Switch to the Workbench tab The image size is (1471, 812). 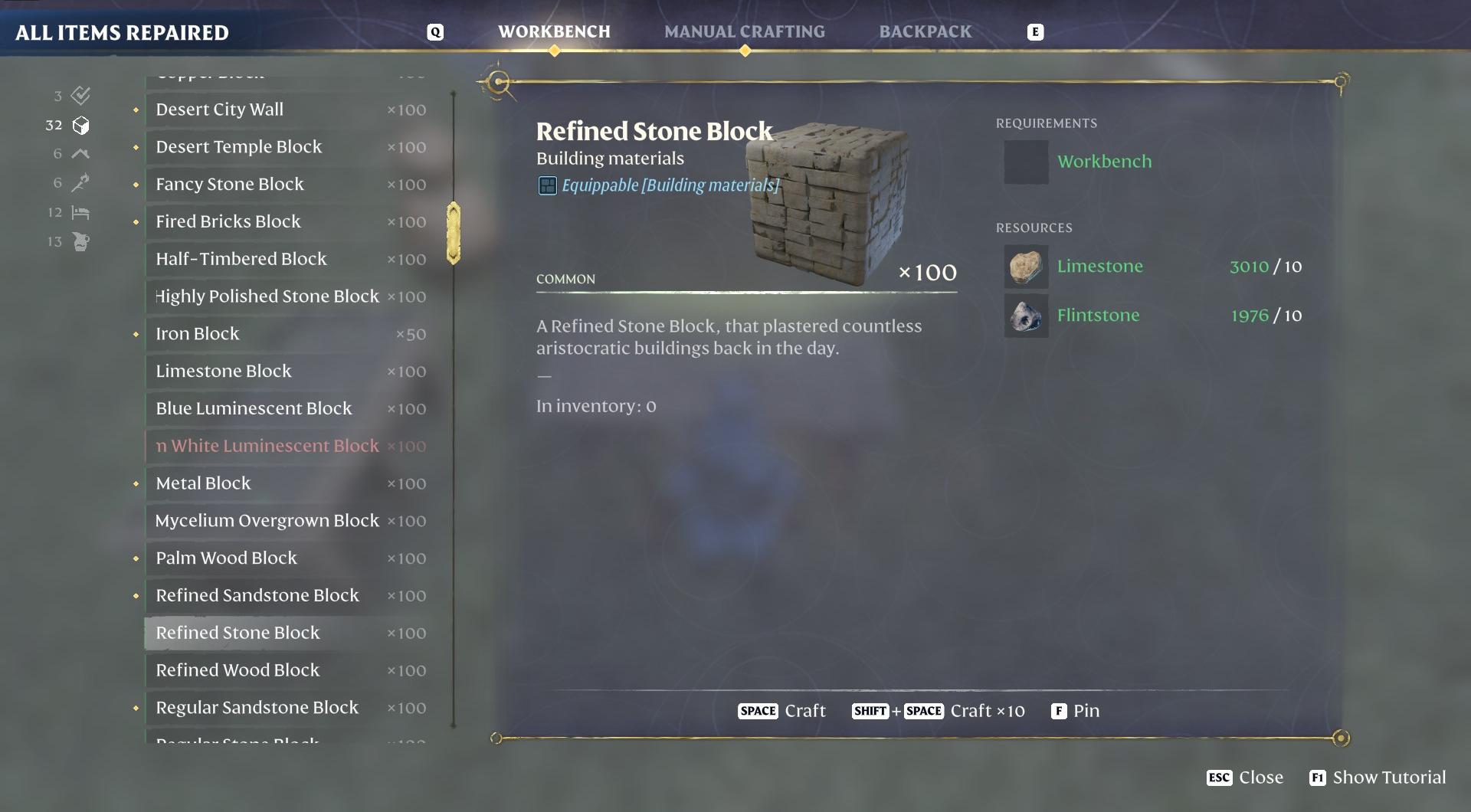(x=554, y=31)
